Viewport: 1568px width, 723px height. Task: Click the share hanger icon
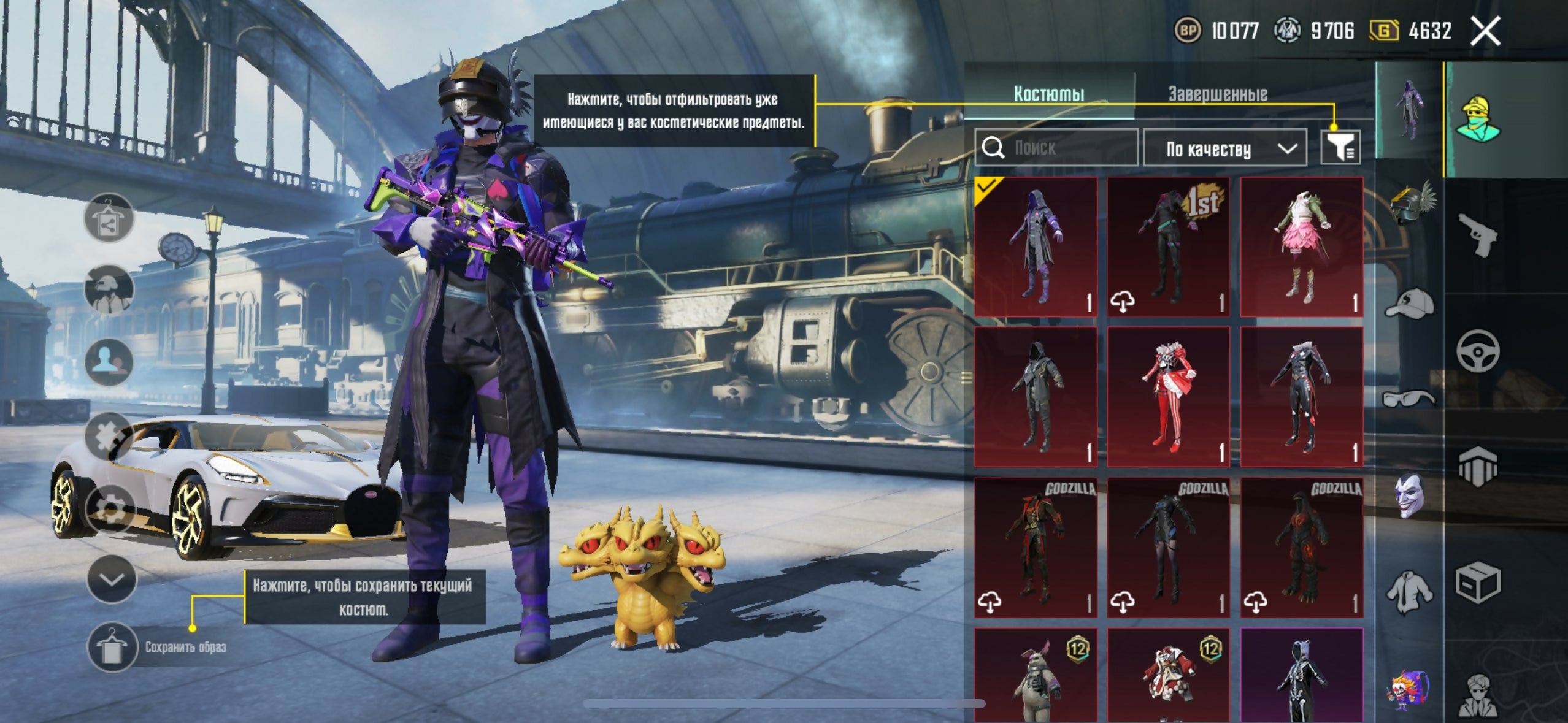click(x=109, y=219)
